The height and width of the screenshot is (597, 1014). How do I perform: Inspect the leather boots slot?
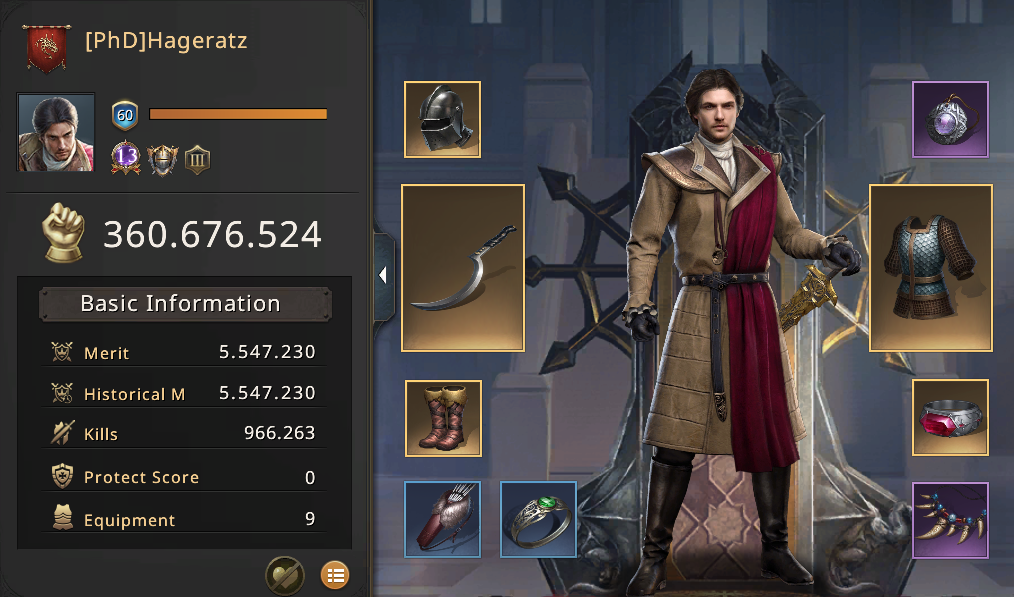click(443, 417)
